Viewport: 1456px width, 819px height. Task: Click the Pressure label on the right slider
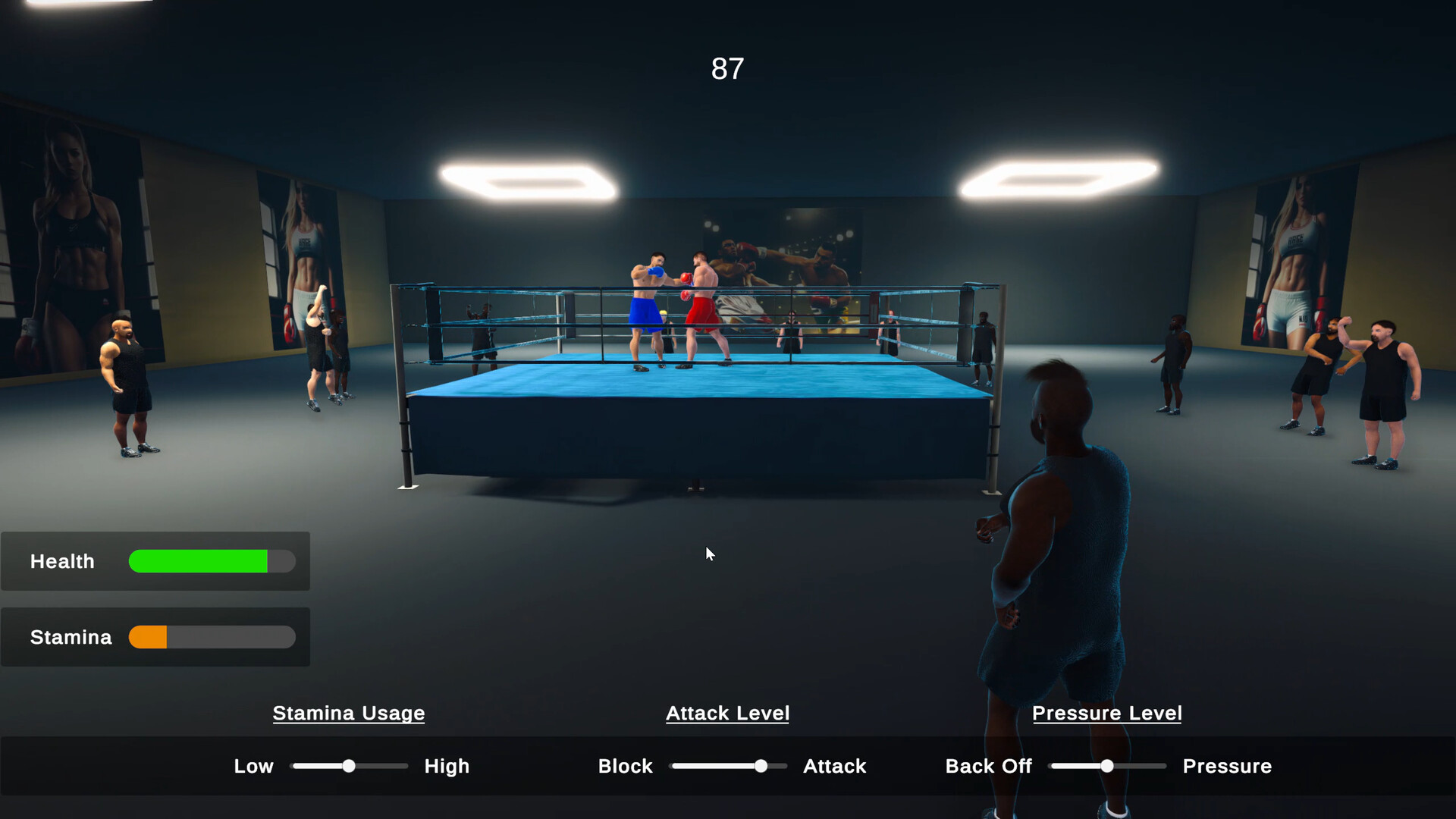click(1227, 766)
